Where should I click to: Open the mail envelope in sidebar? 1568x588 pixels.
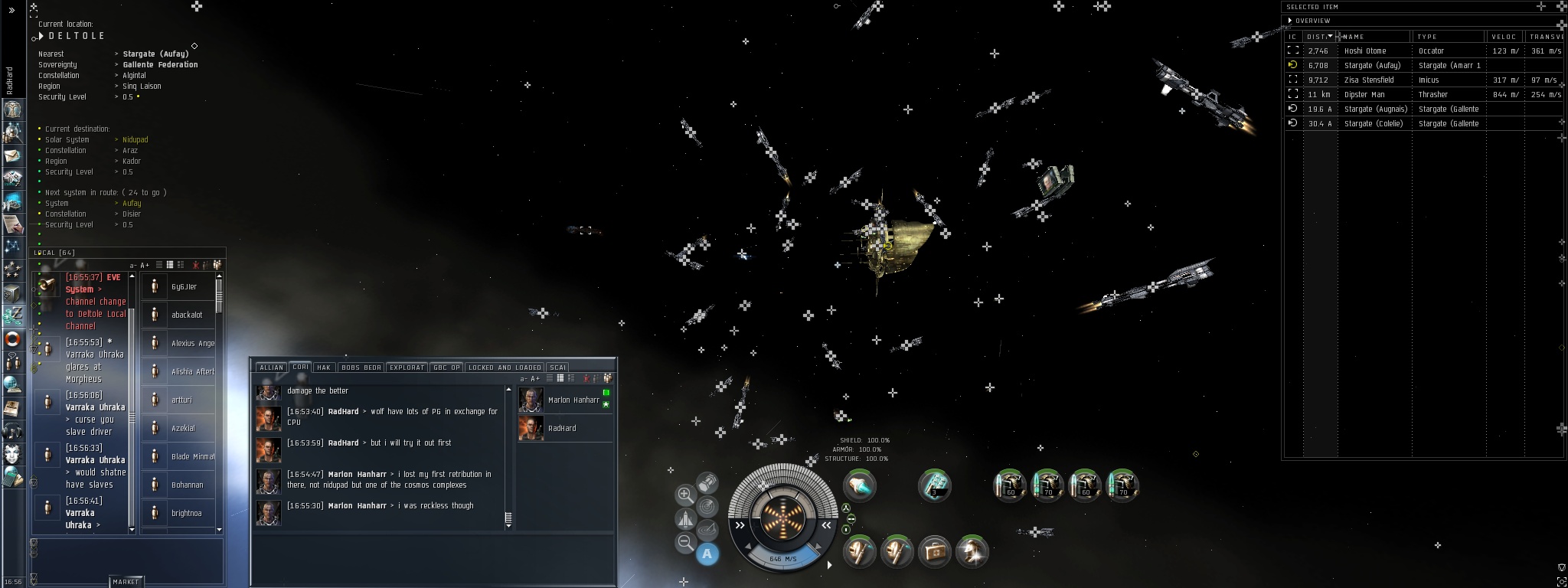[13, 156]
